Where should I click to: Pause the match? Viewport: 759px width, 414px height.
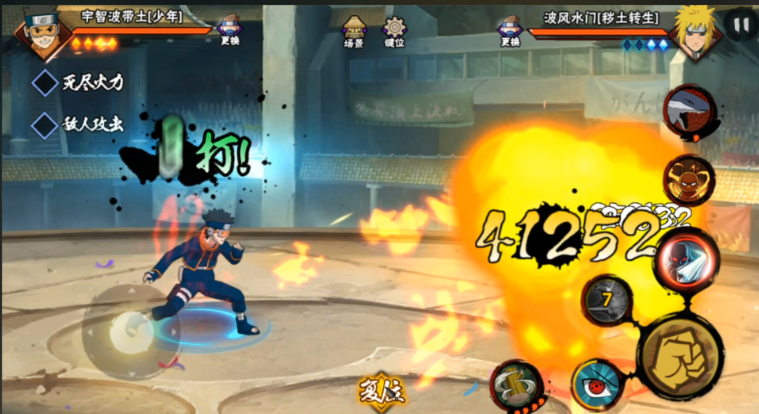740,23
